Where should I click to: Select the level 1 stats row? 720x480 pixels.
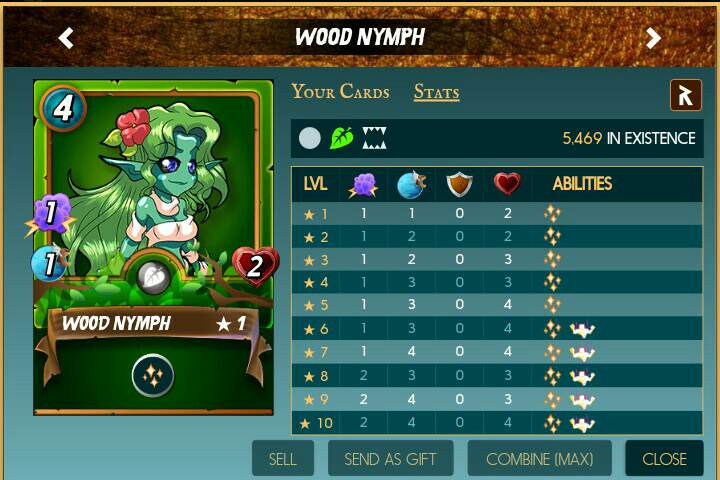(x=496, y=213)
